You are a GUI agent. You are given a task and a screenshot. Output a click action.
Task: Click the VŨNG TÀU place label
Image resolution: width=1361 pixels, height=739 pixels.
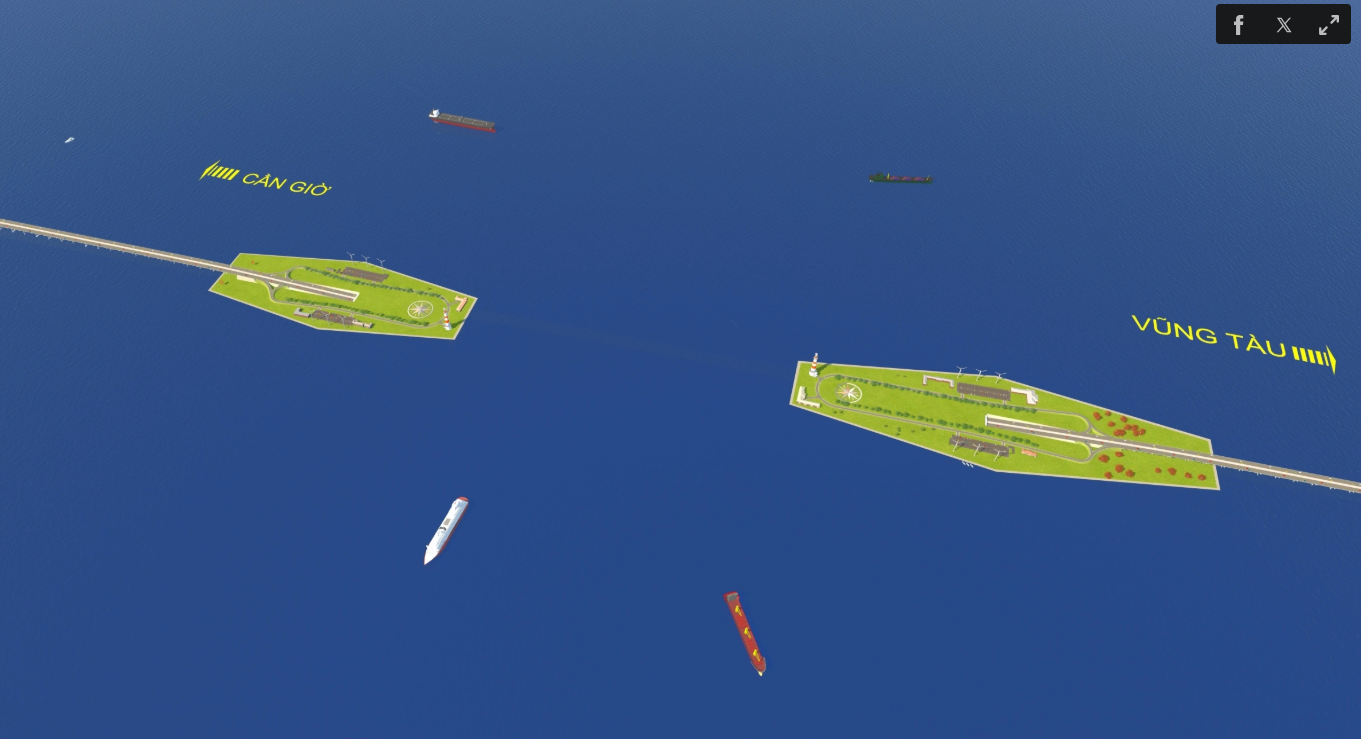coord(1208,335)
